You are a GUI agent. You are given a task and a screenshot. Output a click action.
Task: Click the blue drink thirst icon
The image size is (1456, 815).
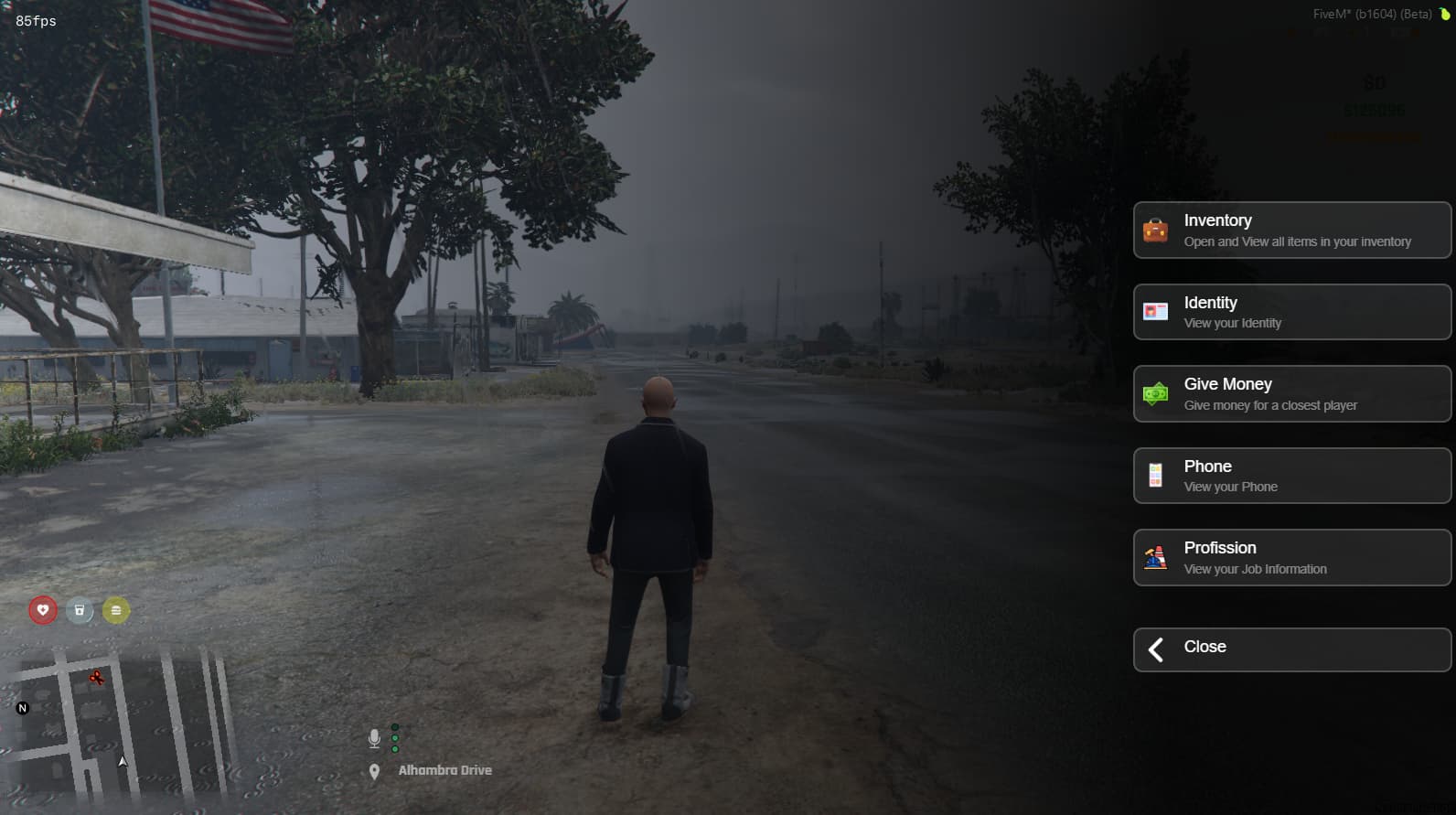pos(79,609)
